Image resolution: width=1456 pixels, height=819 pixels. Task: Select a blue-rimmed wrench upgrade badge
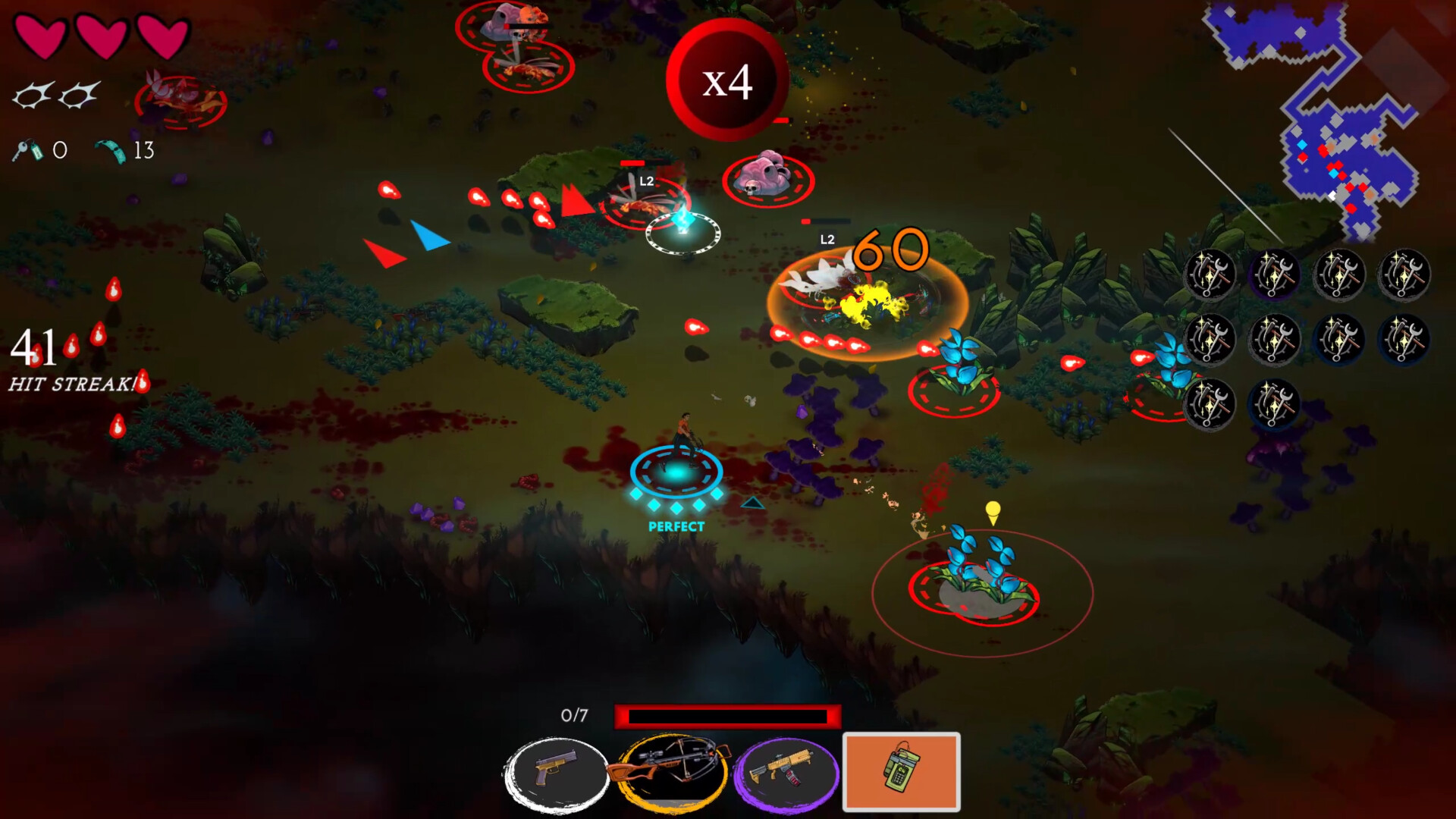pyautogui.click(x=1340, y=340)
